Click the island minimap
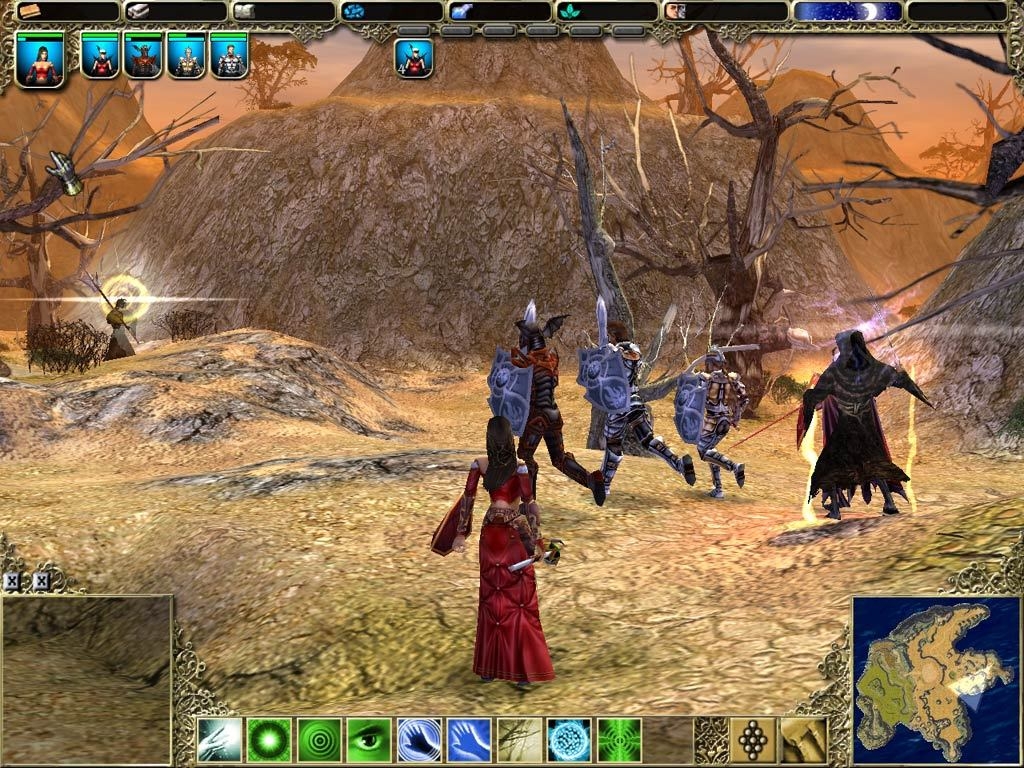Screen dimensions: 1024x768 (936, 680)
